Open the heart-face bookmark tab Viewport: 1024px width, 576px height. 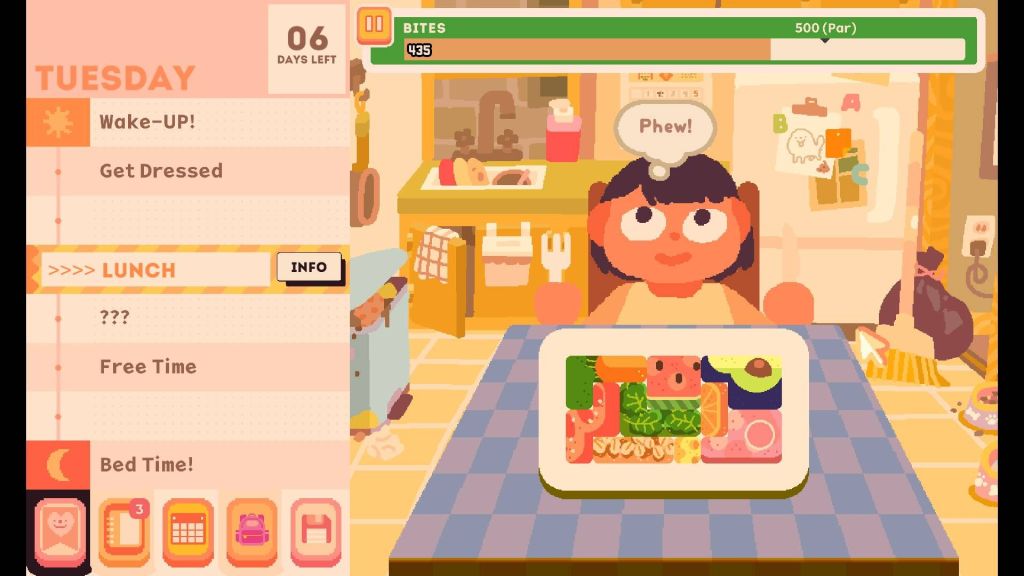[x=60, y=531]
